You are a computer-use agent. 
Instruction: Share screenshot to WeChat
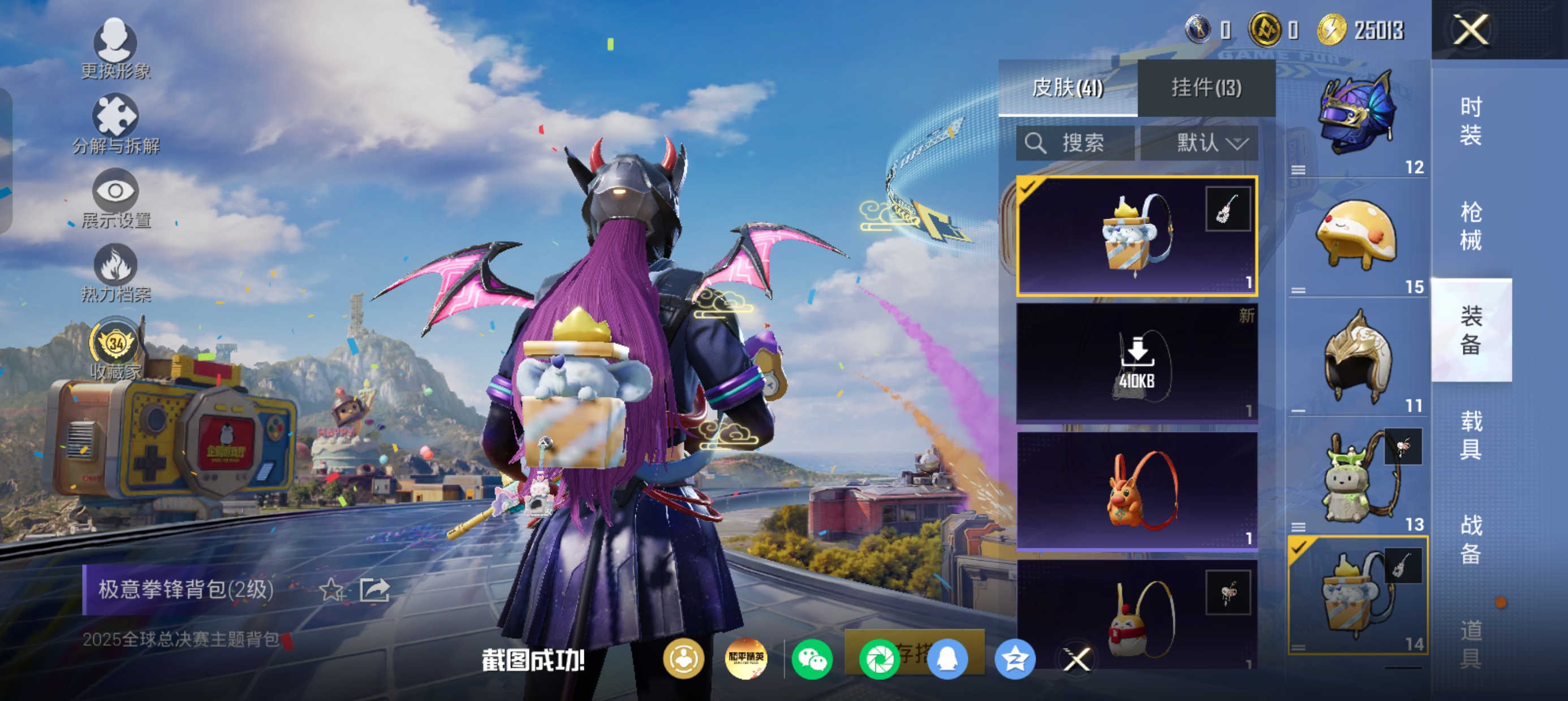pyautogui.click(x=812, y=659)
